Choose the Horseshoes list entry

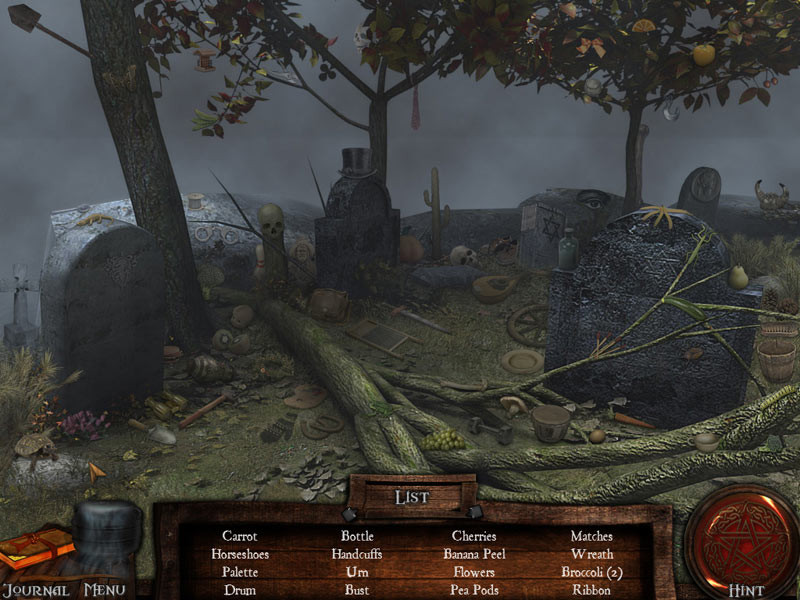(240, 554)
